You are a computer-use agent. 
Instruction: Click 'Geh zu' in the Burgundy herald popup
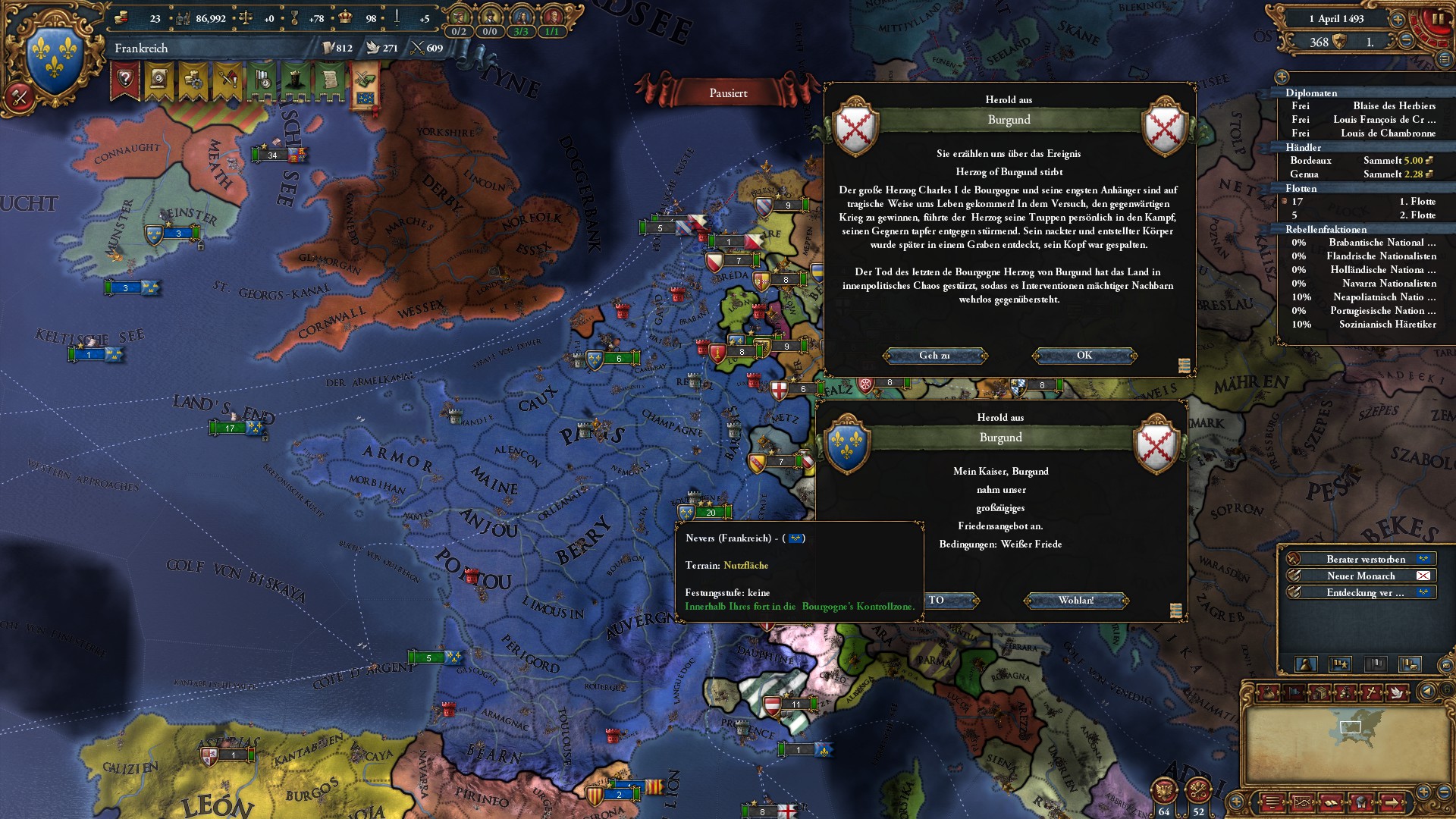coord(934,356)
